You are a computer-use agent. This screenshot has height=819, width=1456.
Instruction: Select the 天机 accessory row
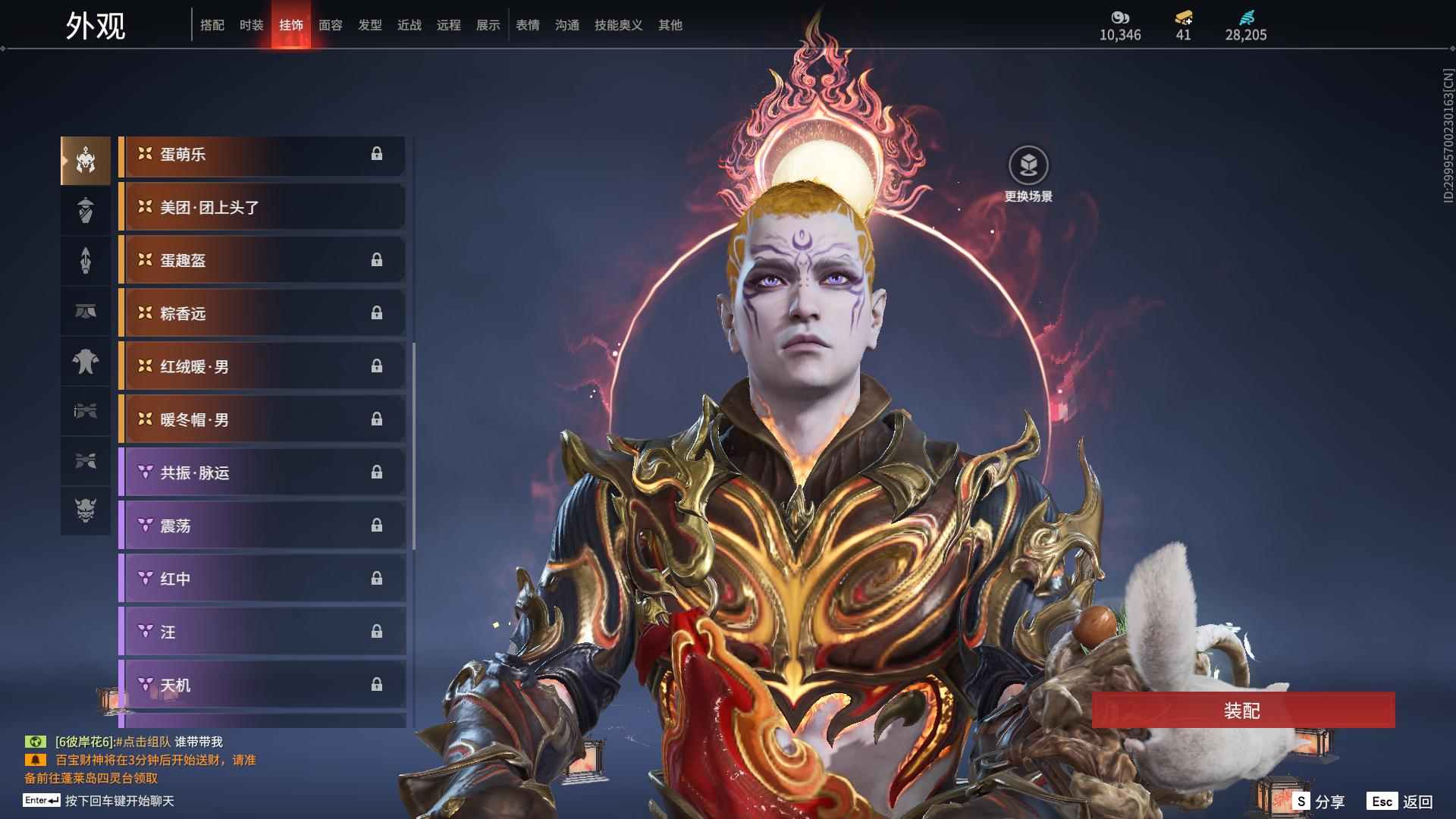pos(262,685)
